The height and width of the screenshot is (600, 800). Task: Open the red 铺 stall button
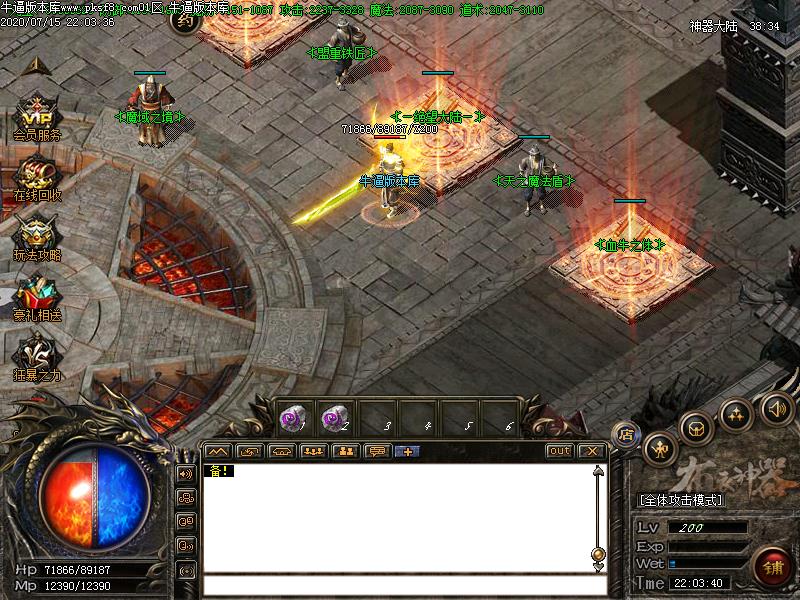[x=770, y=566]
